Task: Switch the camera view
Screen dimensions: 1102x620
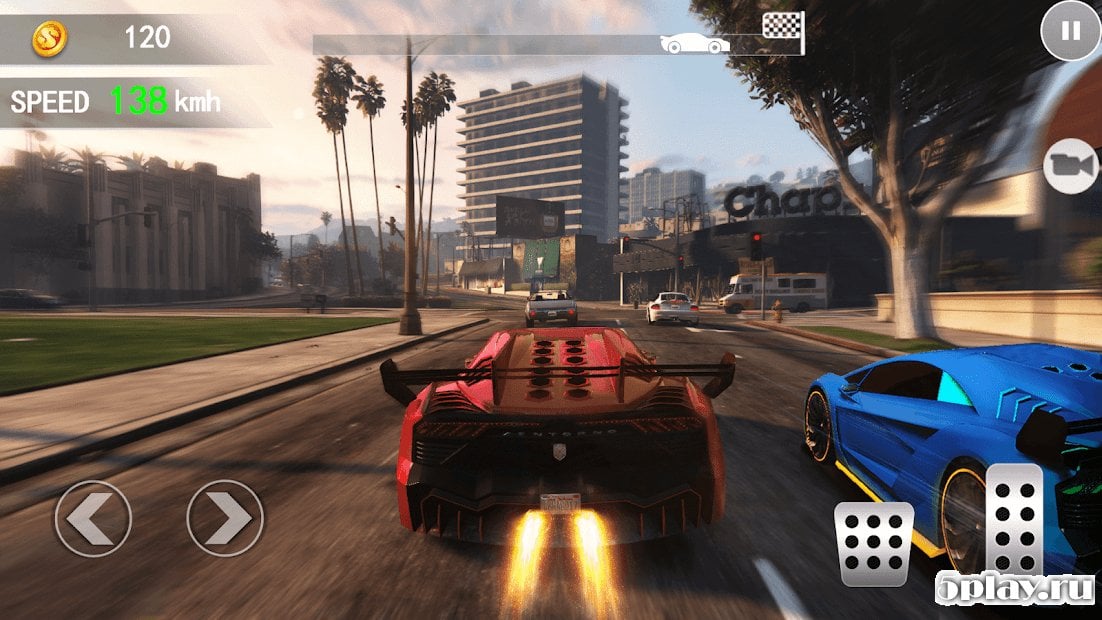Action: click(1071, 166)
